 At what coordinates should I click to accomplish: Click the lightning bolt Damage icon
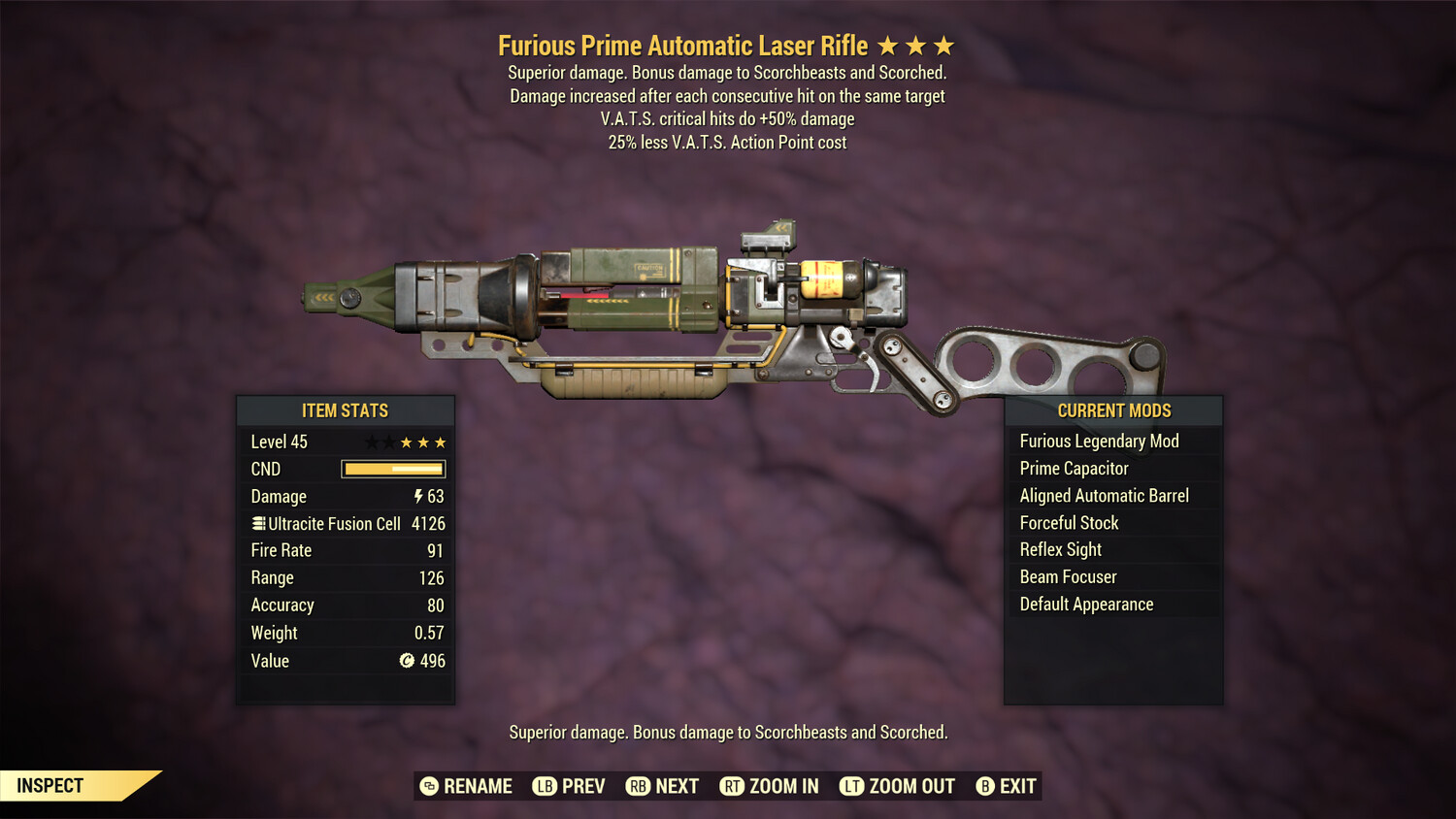pyautogui.click(x=417, y=496)
